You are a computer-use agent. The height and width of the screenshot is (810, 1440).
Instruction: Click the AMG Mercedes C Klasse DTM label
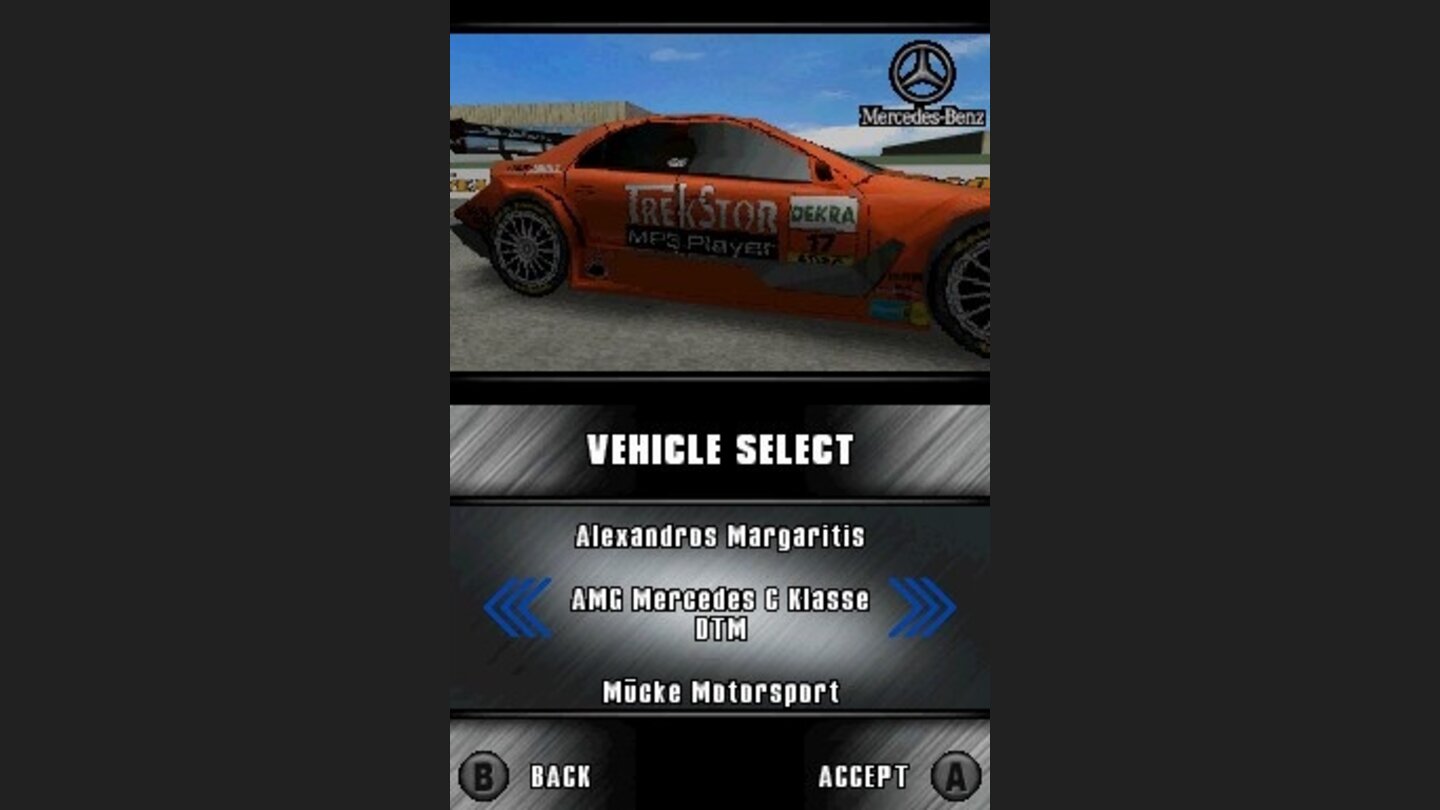[x=720, y=602]
